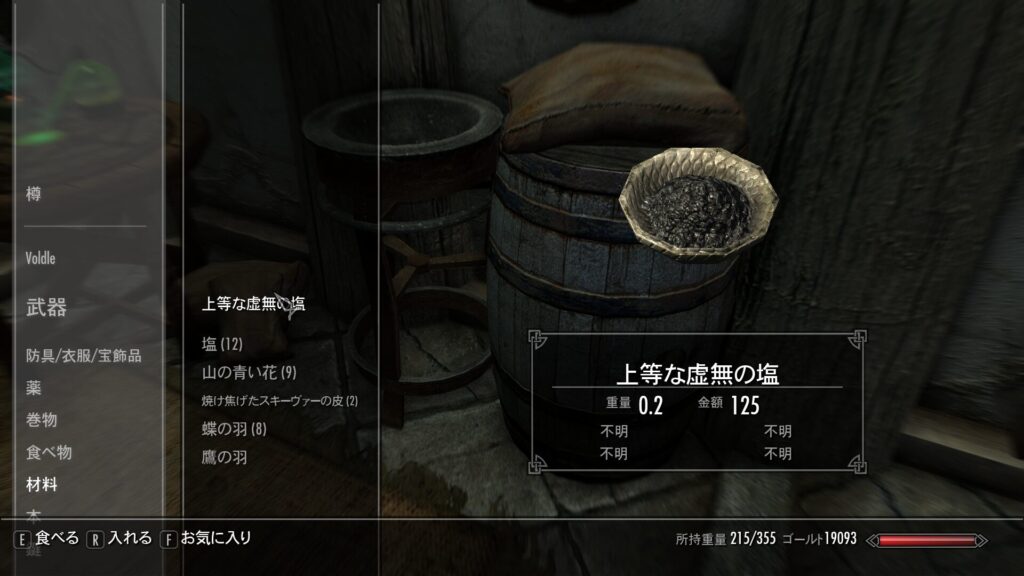This screenshot has width=1024, height=576.
Task: Select 山の青い花 (9) from the list
Action: click(249, 373)
